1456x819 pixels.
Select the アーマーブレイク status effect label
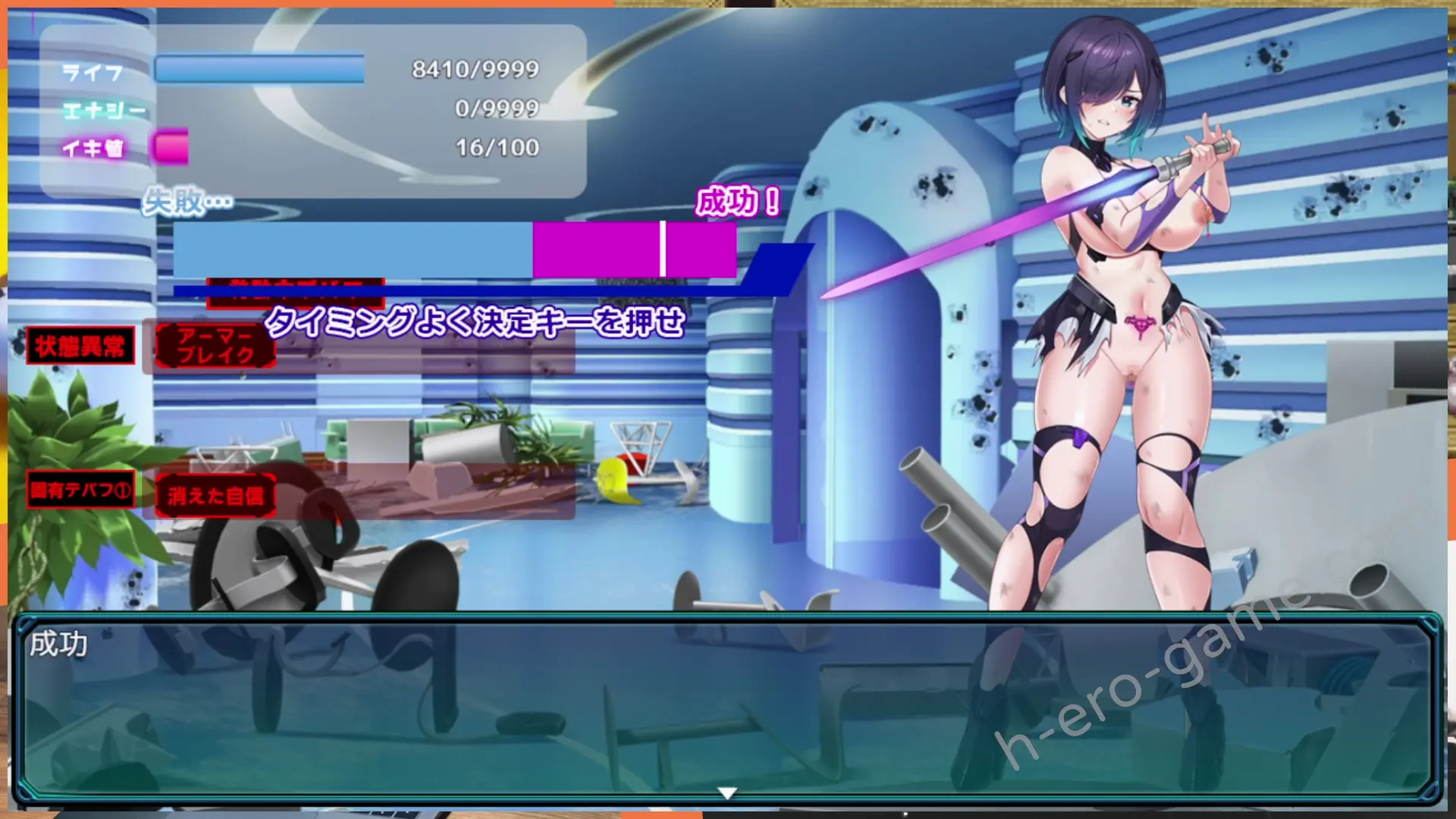pos(215,346)
